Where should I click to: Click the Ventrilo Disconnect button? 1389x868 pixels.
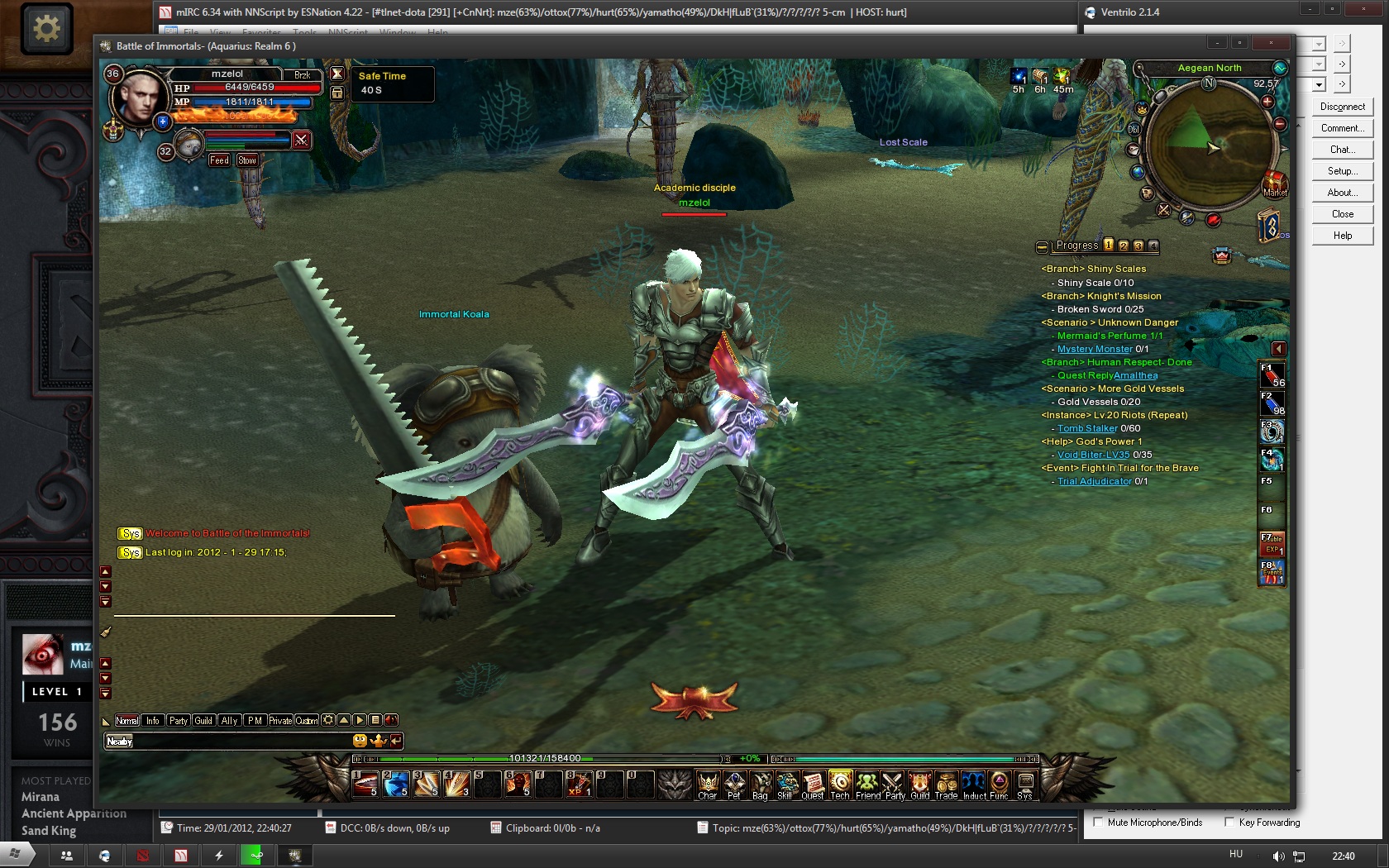[x=1342, y=107]
